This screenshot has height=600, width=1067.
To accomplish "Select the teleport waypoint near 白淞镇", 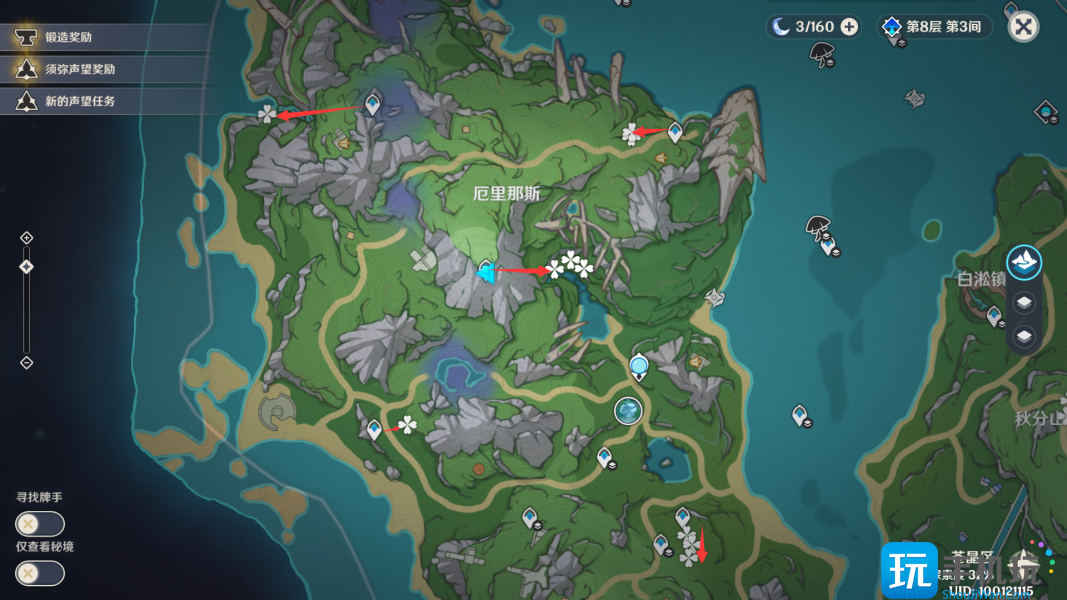I will point(994,316).
